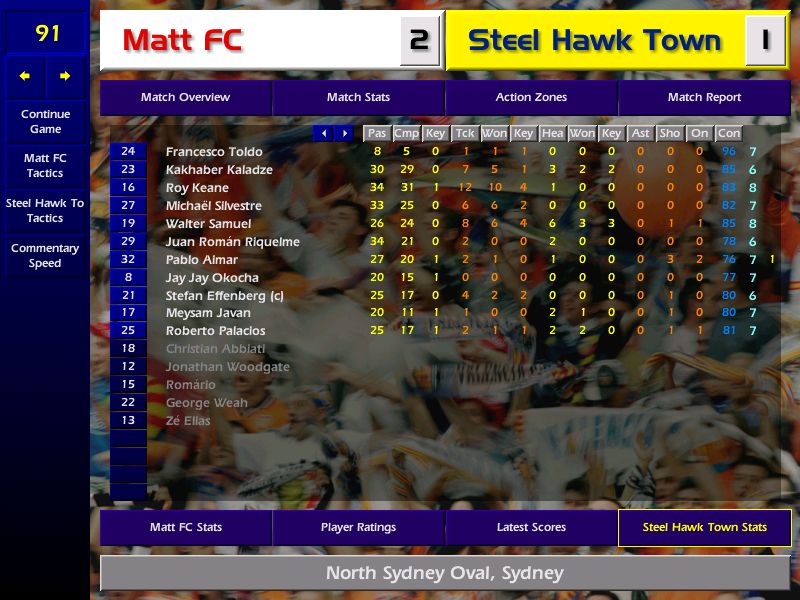Select Steel Hawk Town Stats
This screenshot has height=600, width=800.
pos(704,527)
